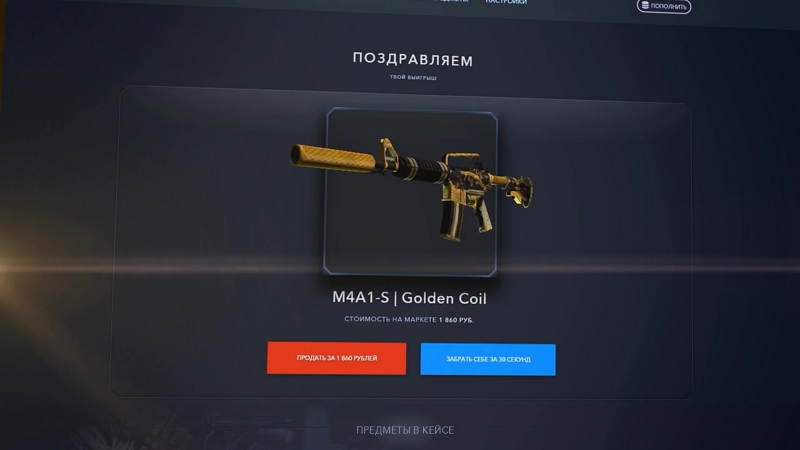Image resolution: width=800 pixels, height=450 pixels.
Task: Take the skin with the blue button
Action: [x=488, y=359]
